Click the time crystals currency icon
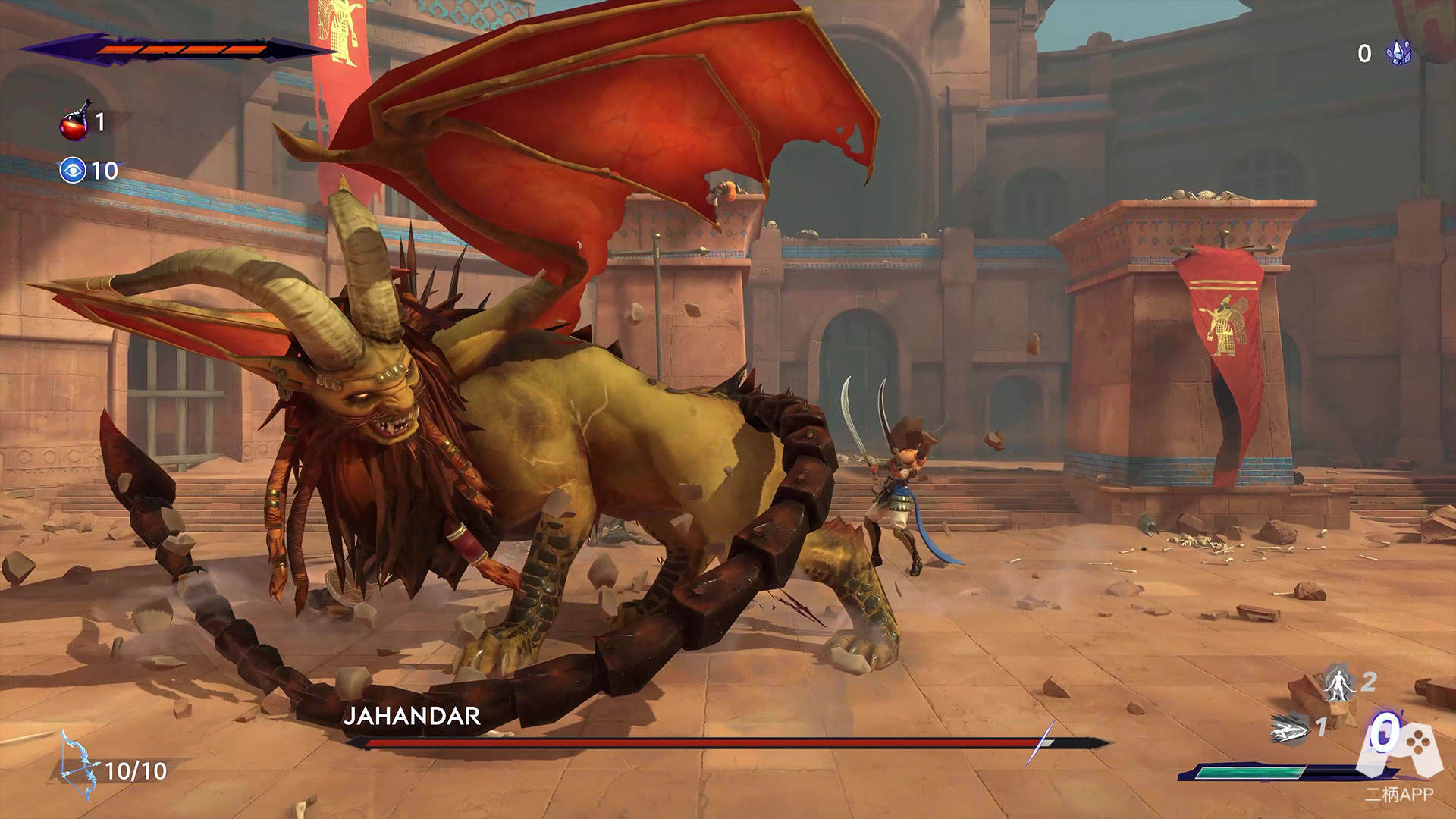Viewport: 1456px width, 819px height. (1399, 52)
